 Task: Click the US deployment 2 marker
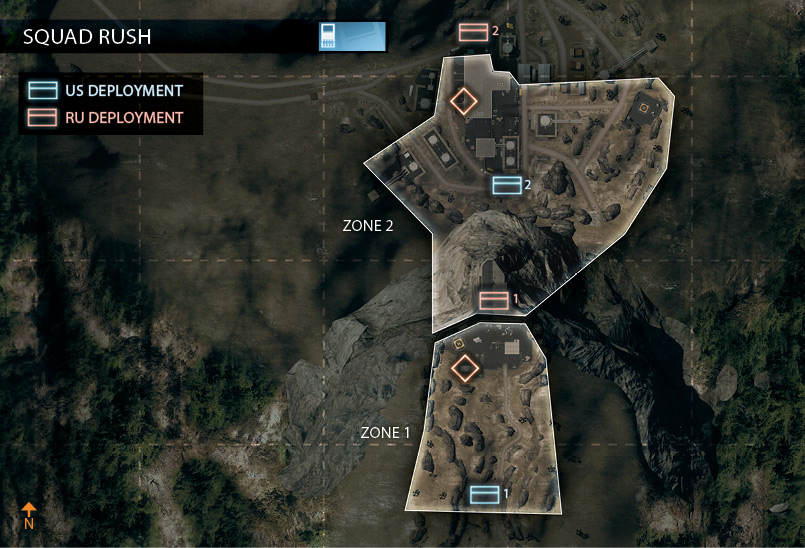[x=507, y=185]
